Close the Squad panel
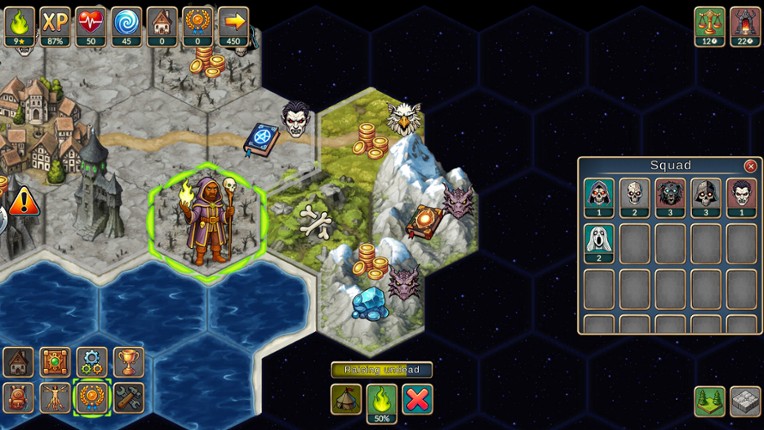764x430 pixels. [750, 166]
